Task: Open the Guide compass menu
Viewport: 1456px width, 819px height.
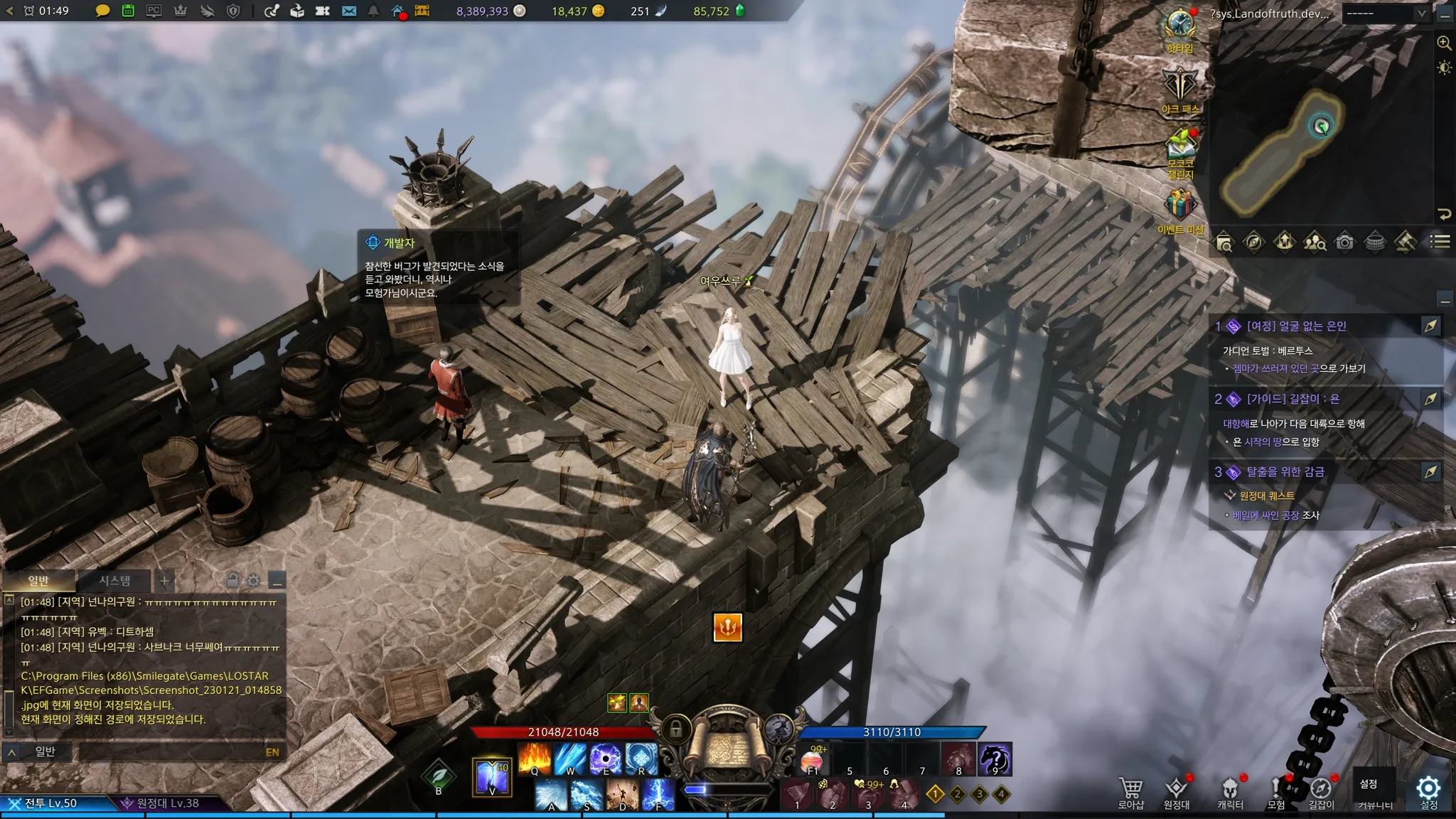Action: point(1321,789)
